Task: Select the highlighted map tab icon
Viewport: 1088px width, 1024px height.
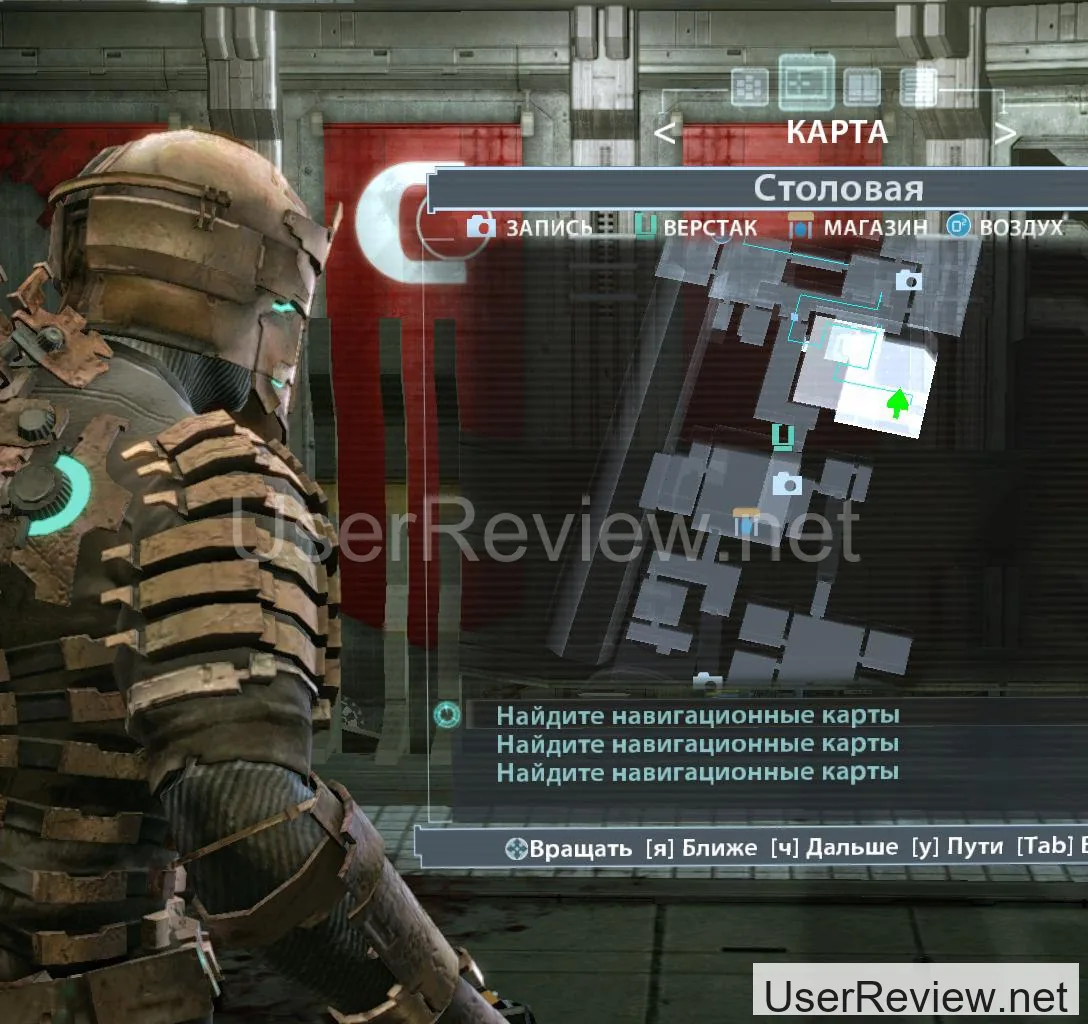Action: 806,82
